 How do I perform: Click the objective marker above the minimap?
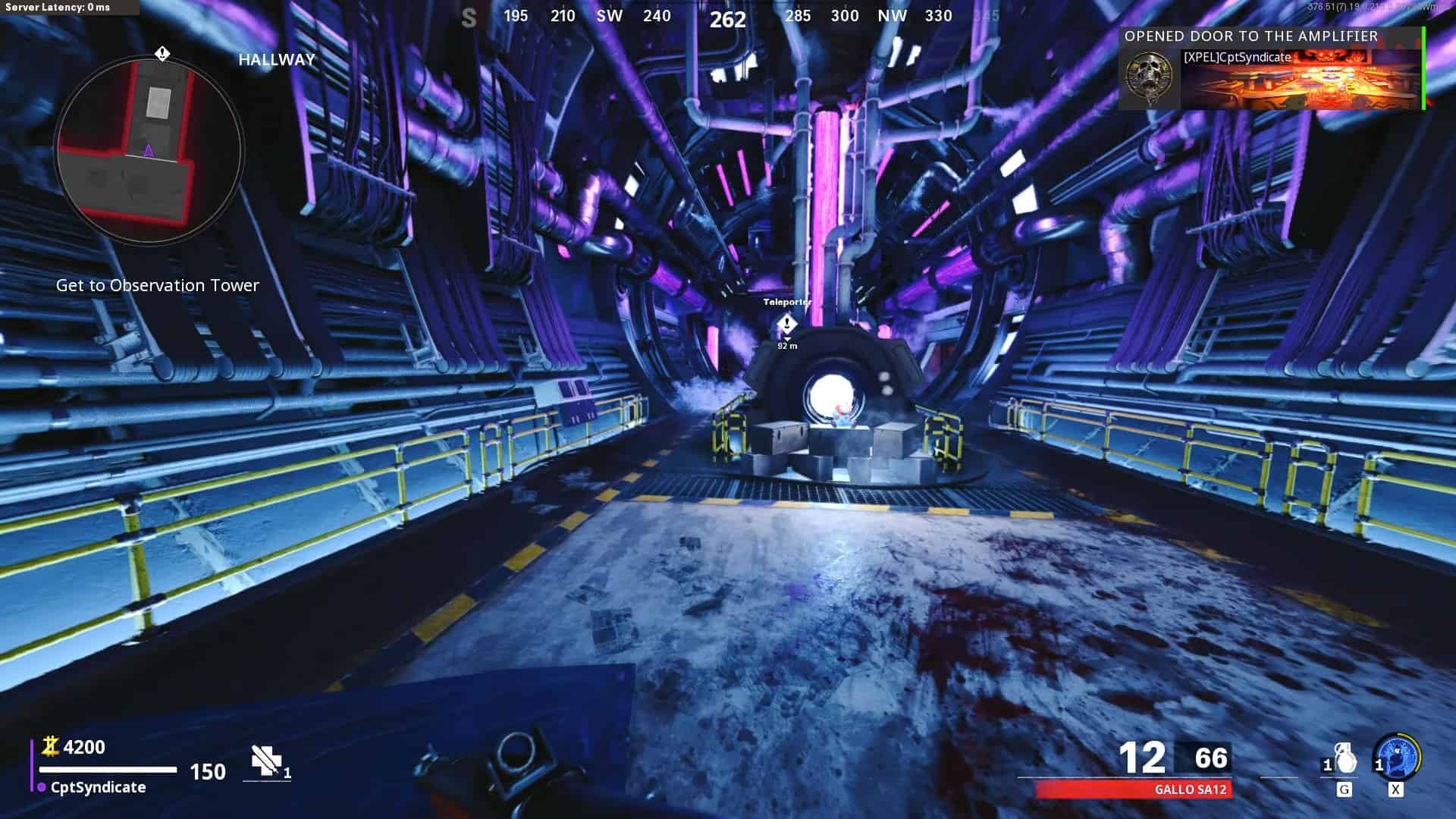(x=162, y=54)
